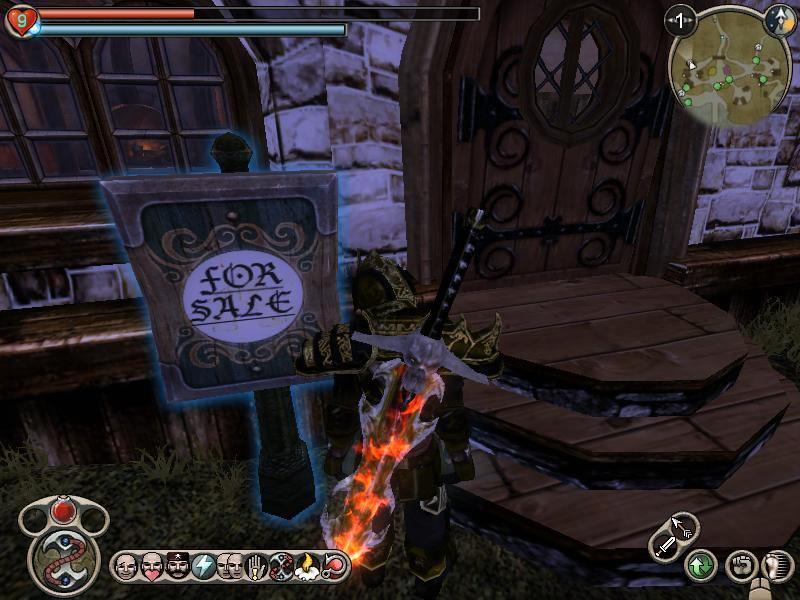Select the open hand icon

pos(256,566)
